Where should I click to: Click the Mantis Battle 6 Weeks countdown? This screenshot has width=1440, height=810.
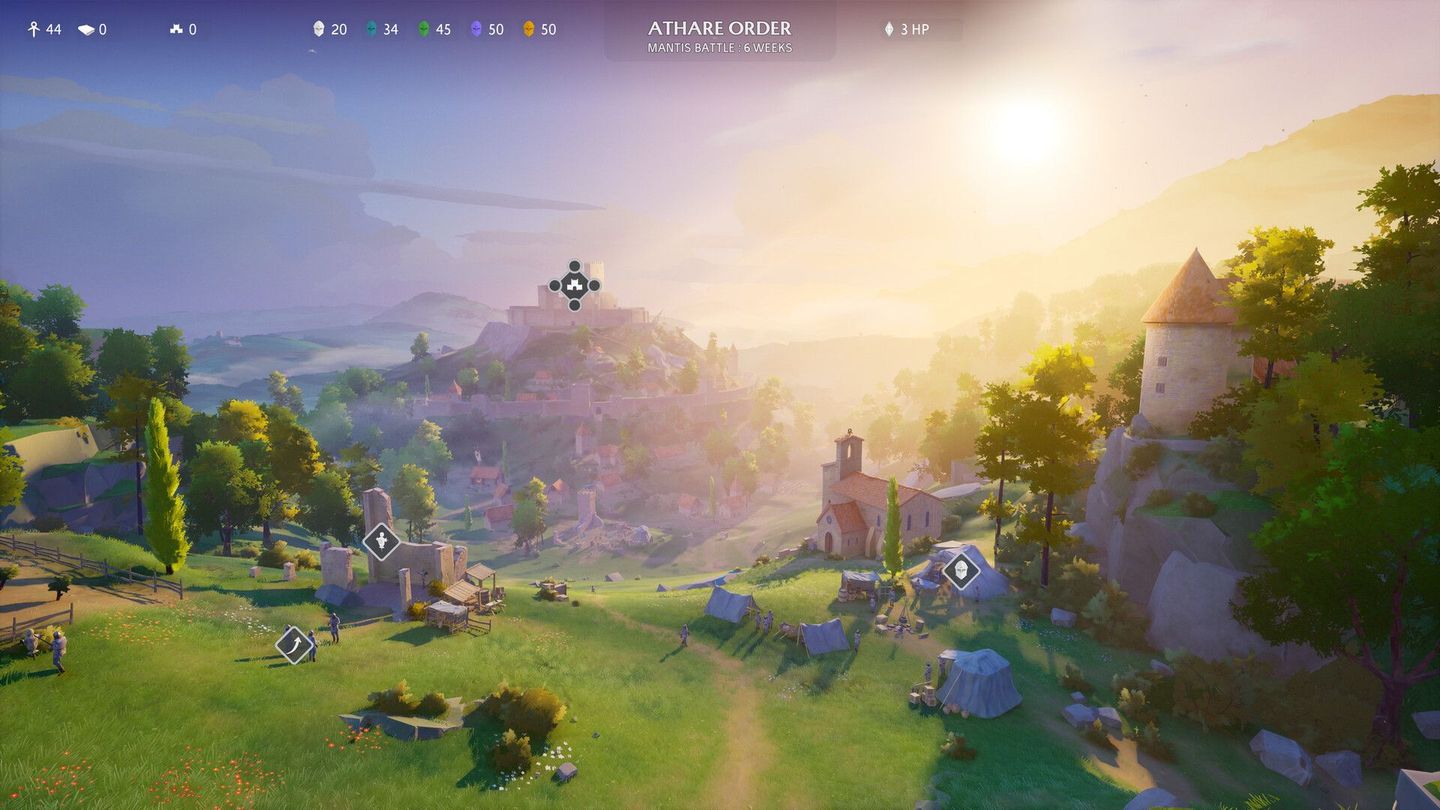pyautogui.click(x=718, y=47)
